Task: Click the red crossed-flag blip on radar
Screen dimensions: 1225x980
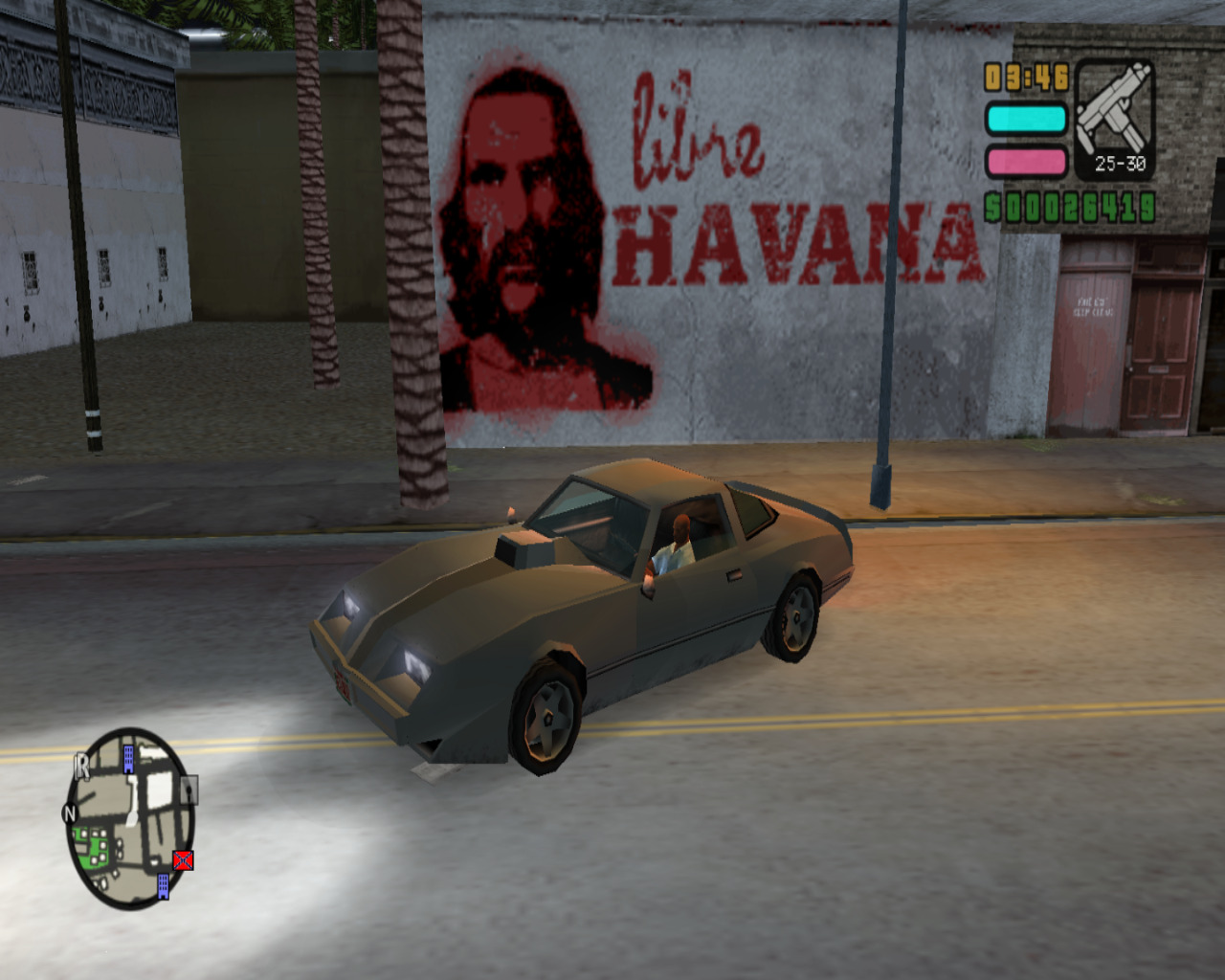Action: pyautogui.click(x=183, y=859)
